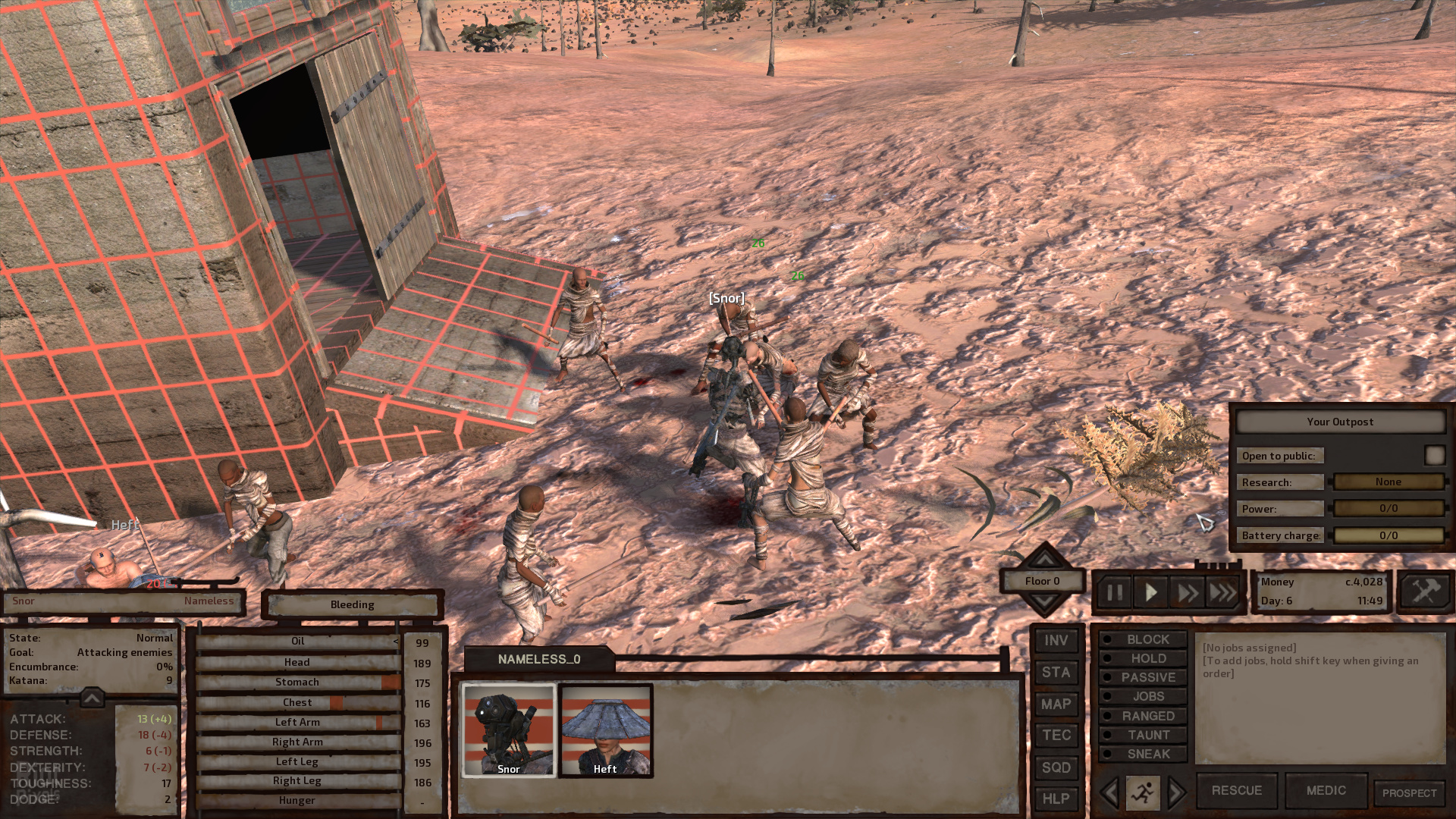Toggle the BLOCK combat stance
The image size is (1456, 819).
1144,640
